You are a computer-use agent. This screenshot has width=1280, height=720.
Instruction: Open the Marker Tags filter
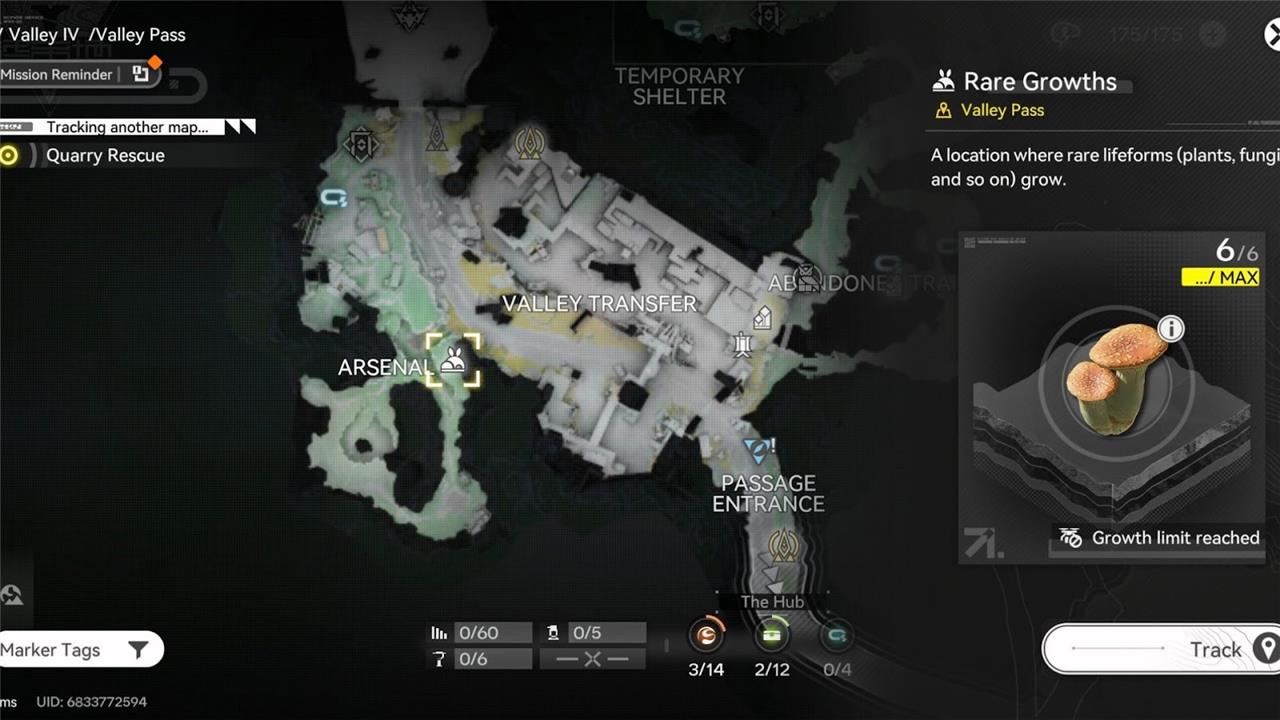coord(78,650)
